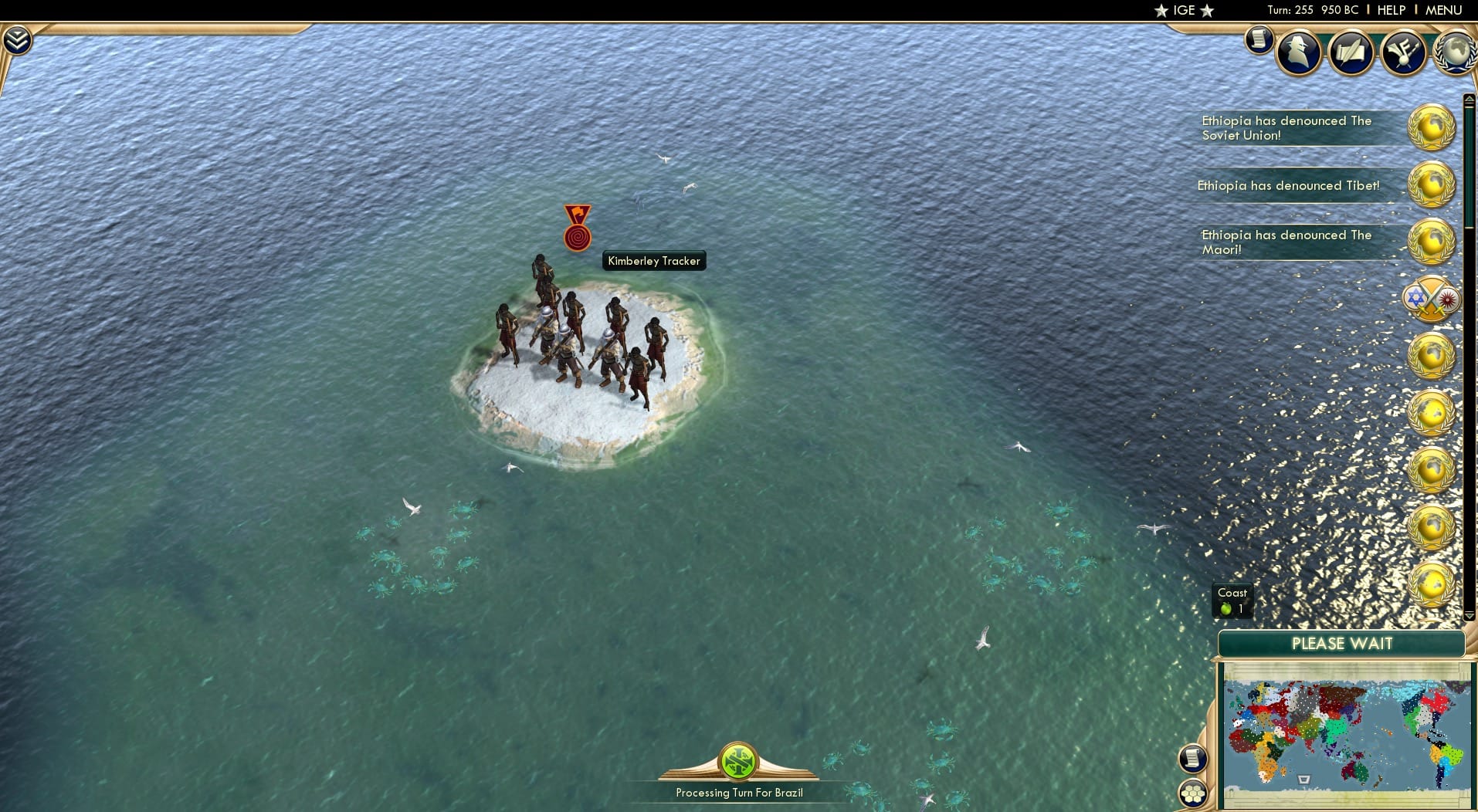Open the MENU options
This screenshot has height=812, width=1478.
point(1446,10)
